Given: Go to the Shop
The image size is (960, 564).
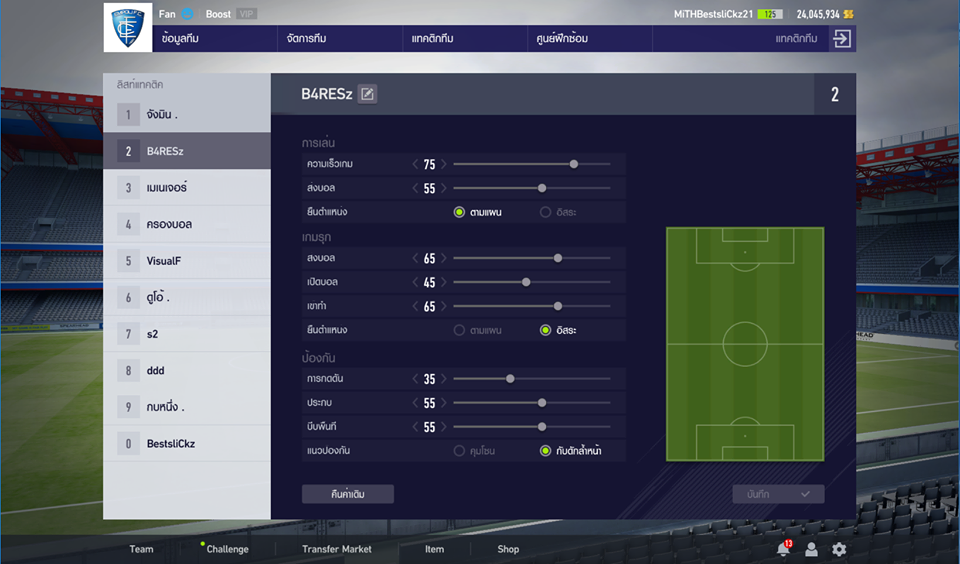Looking at the screenshot, I should coord(508,549).
